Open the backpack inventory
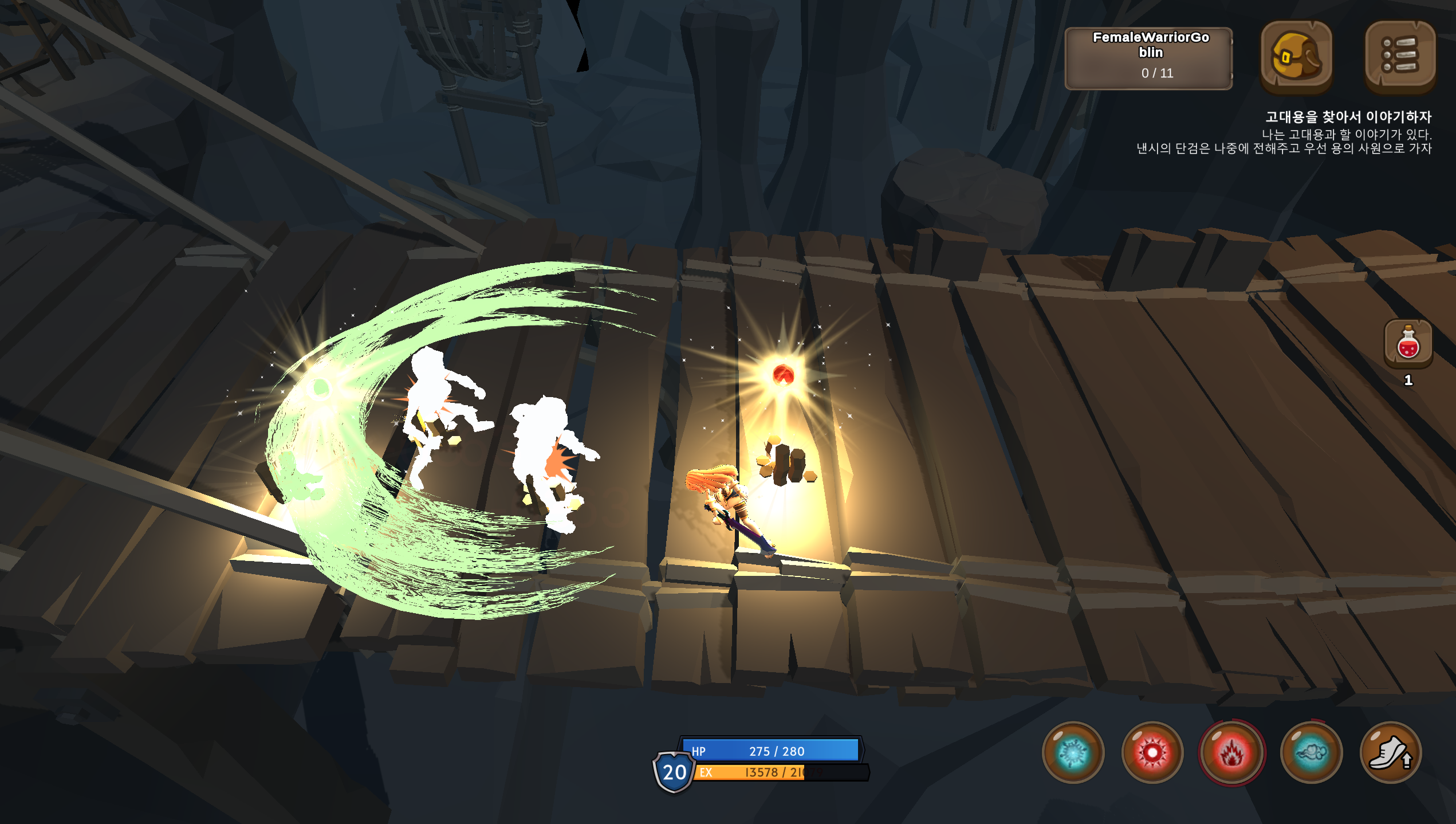Image resolution: width=1456 pixels, height=824 pixels. 1296,56
